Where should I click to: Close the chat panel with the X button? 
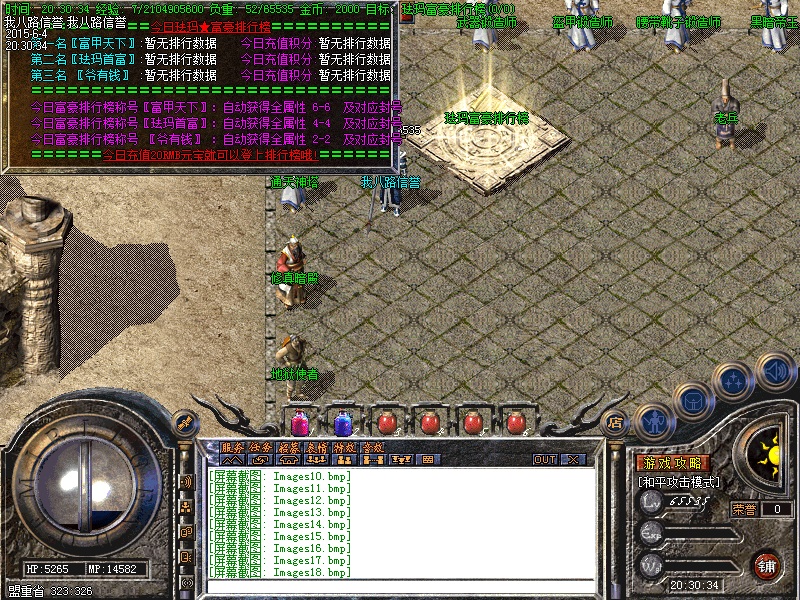click(572, 460)
